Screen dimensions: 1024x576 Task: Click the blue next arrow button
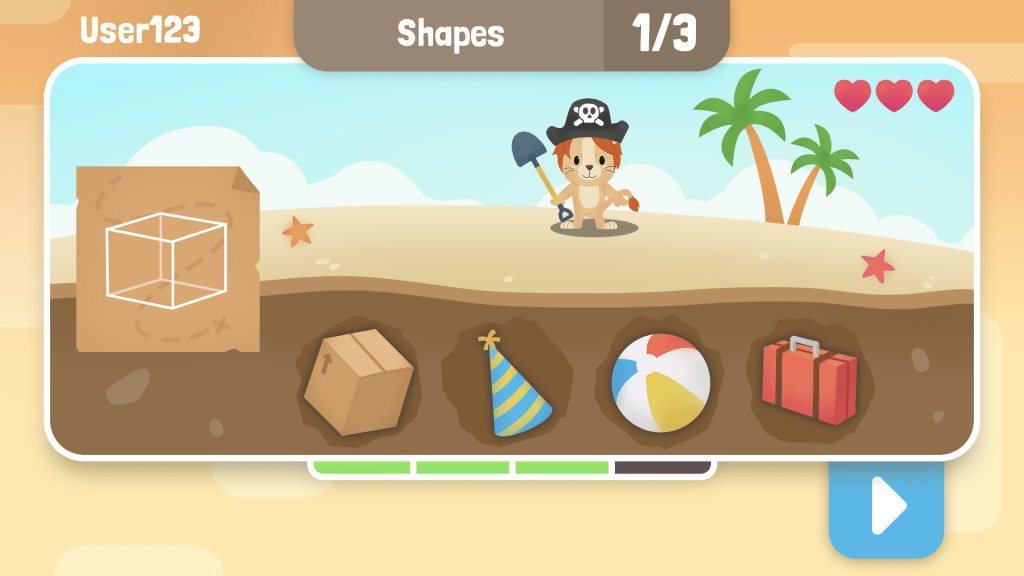885,507
